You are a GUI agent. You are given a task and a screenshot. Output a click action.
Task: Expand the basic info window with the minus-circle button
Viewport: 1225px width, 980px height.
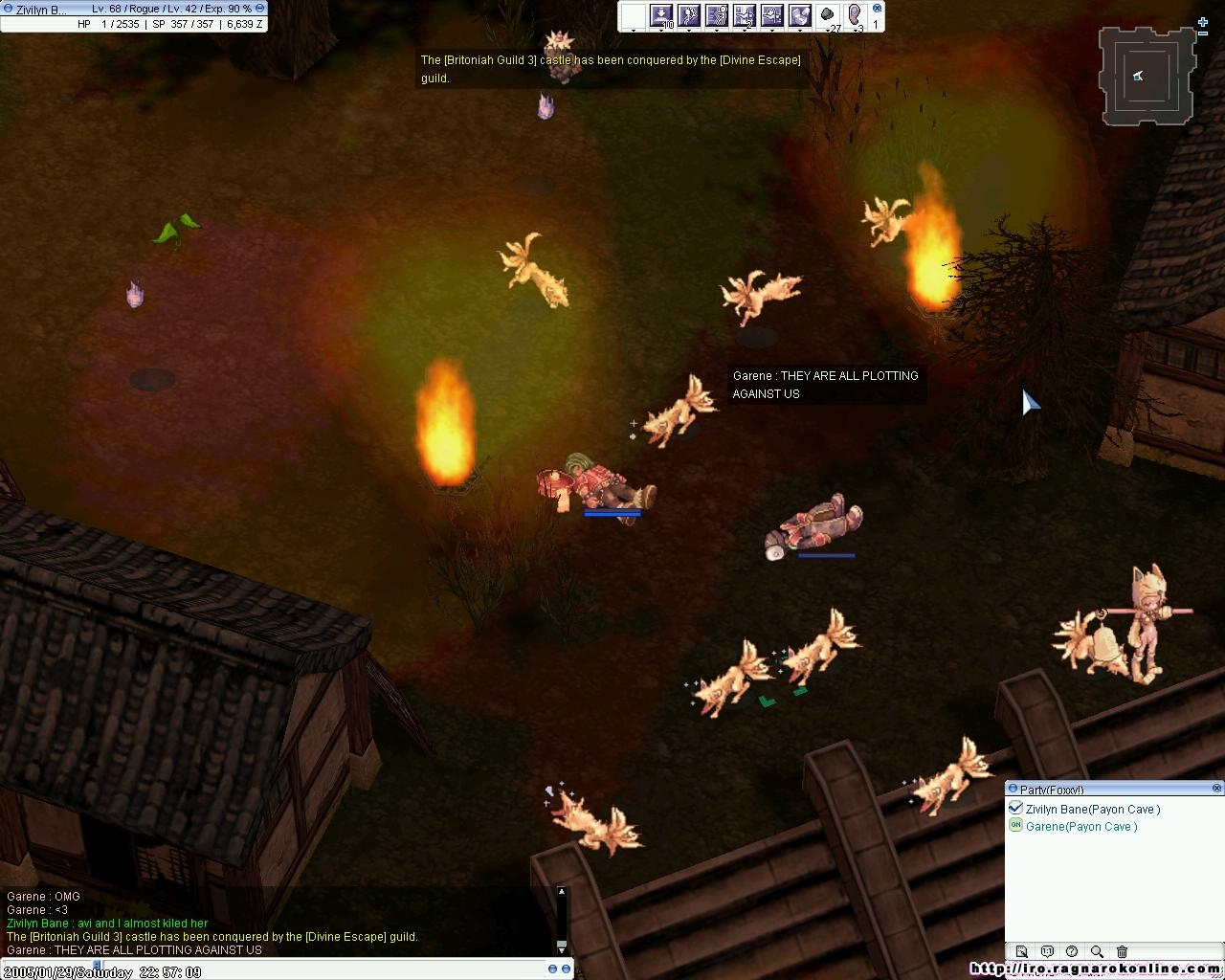pyautogui.click(x=259, y=9)
